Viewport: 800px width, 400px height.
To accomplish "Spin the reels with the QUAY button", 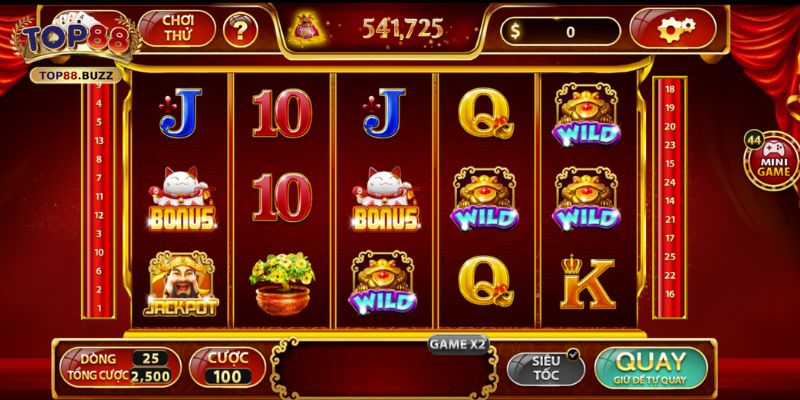I will point(650,367).
